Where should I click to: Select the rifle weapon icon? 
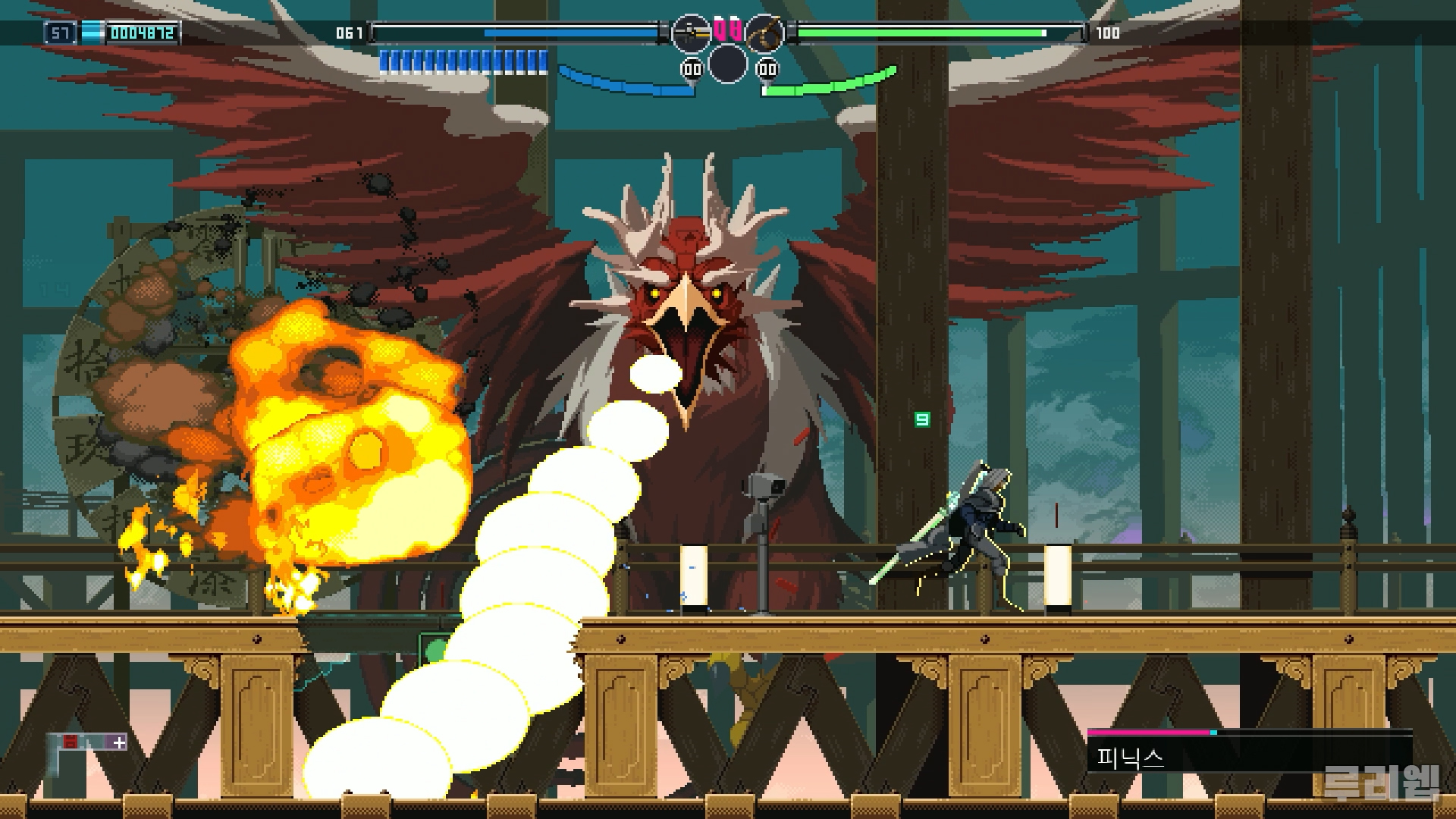tap(690, 33)
